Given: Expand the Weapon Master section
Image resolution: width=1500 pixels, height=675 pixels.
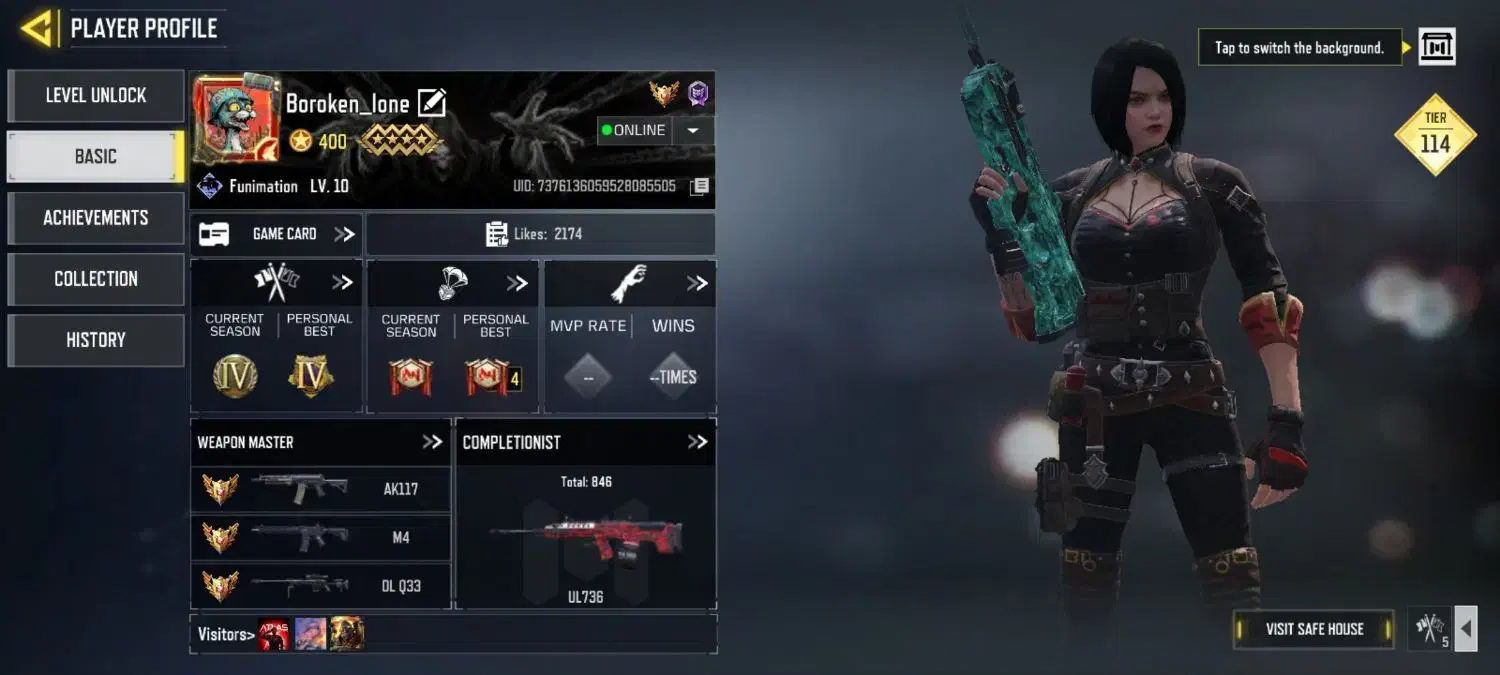Looking at the screenshot, I should pyautogui.click(x=432, y=442).
